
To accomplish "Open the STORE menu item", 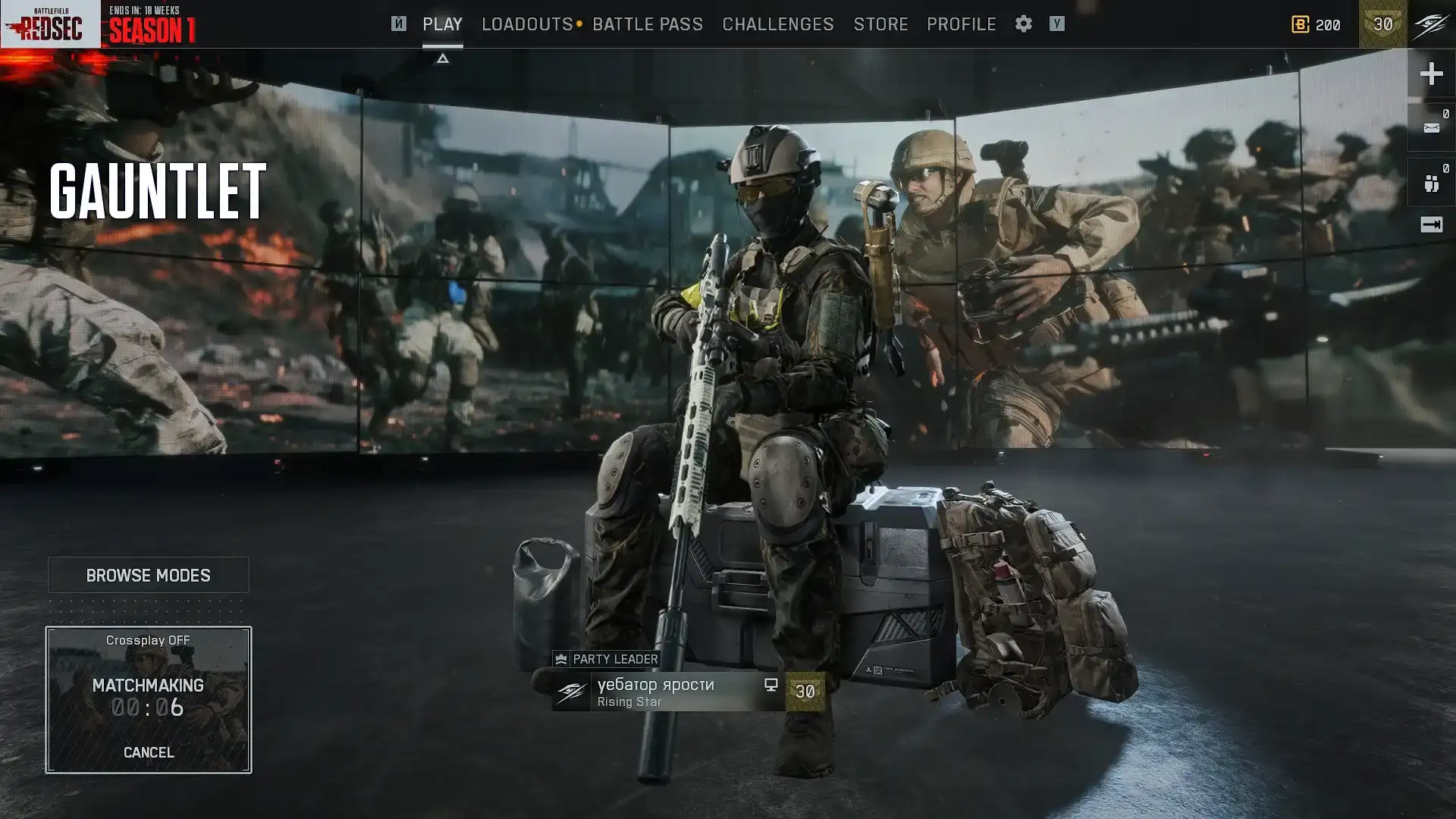I will (880, 24).
